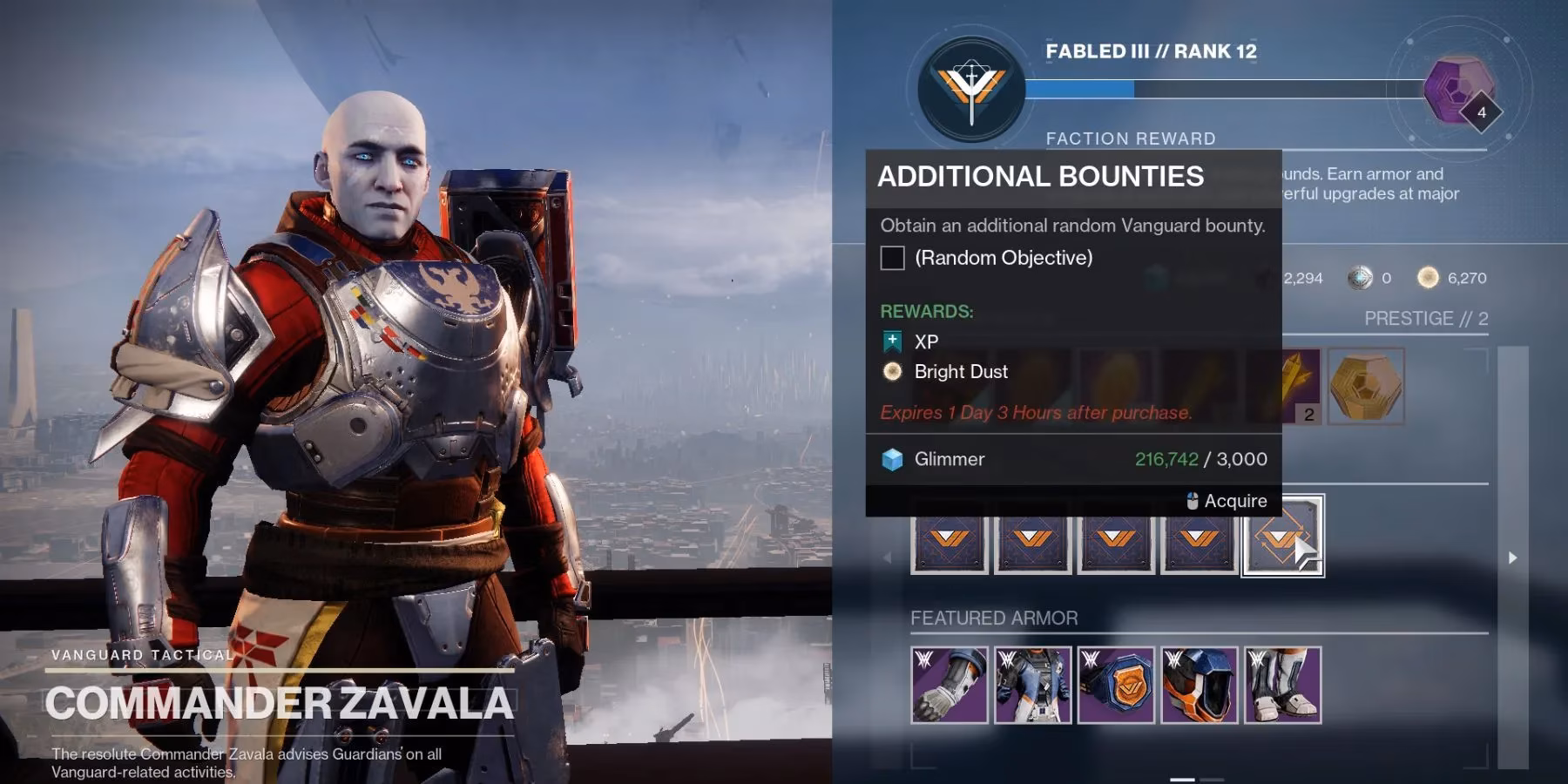The height and width of the screenshot is (784, 1568).
Task: Select the highlighted Additional Bounties card
Action: (1282, 537)
